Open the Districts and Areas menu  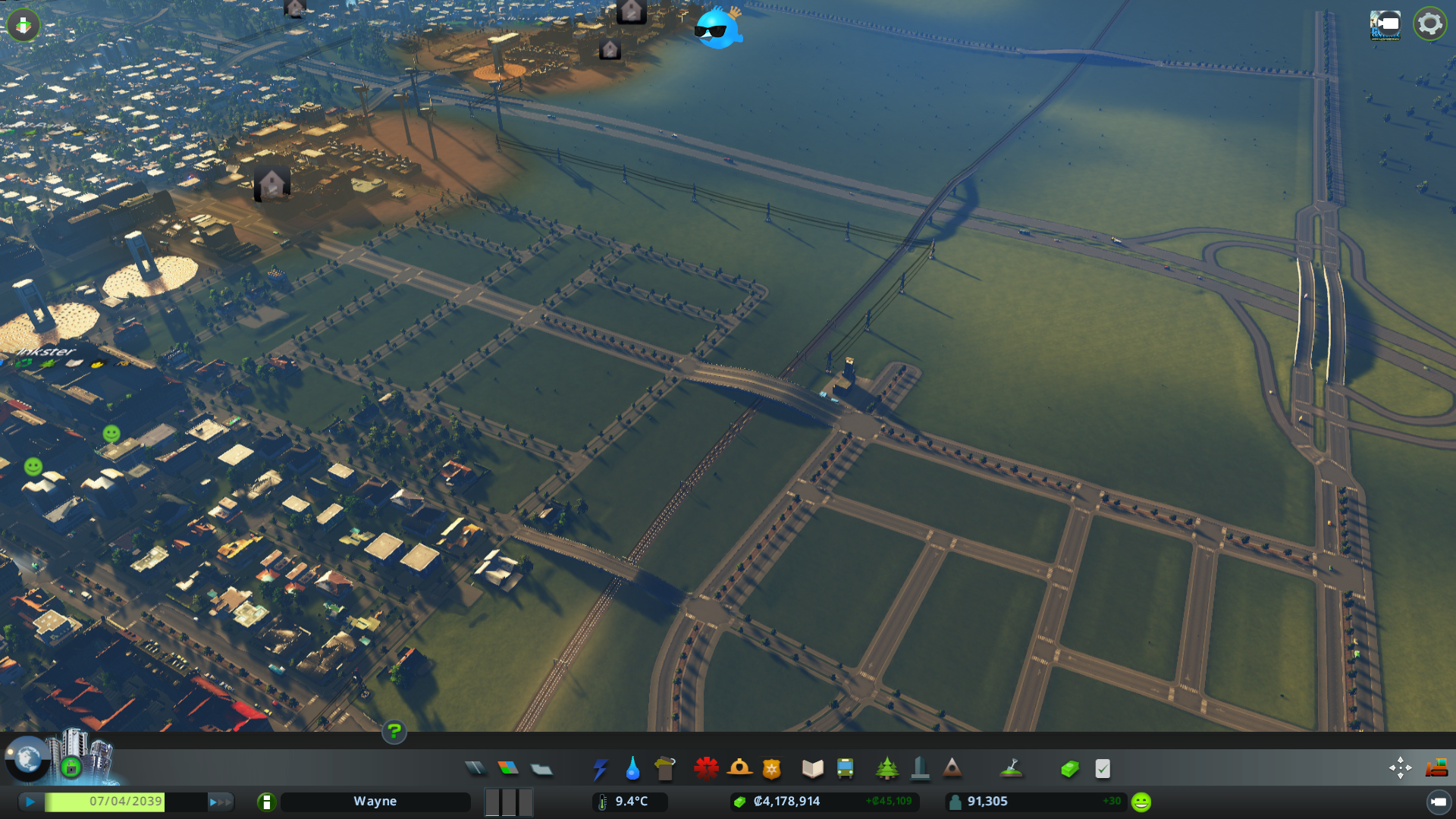click(x=541, y=768)
